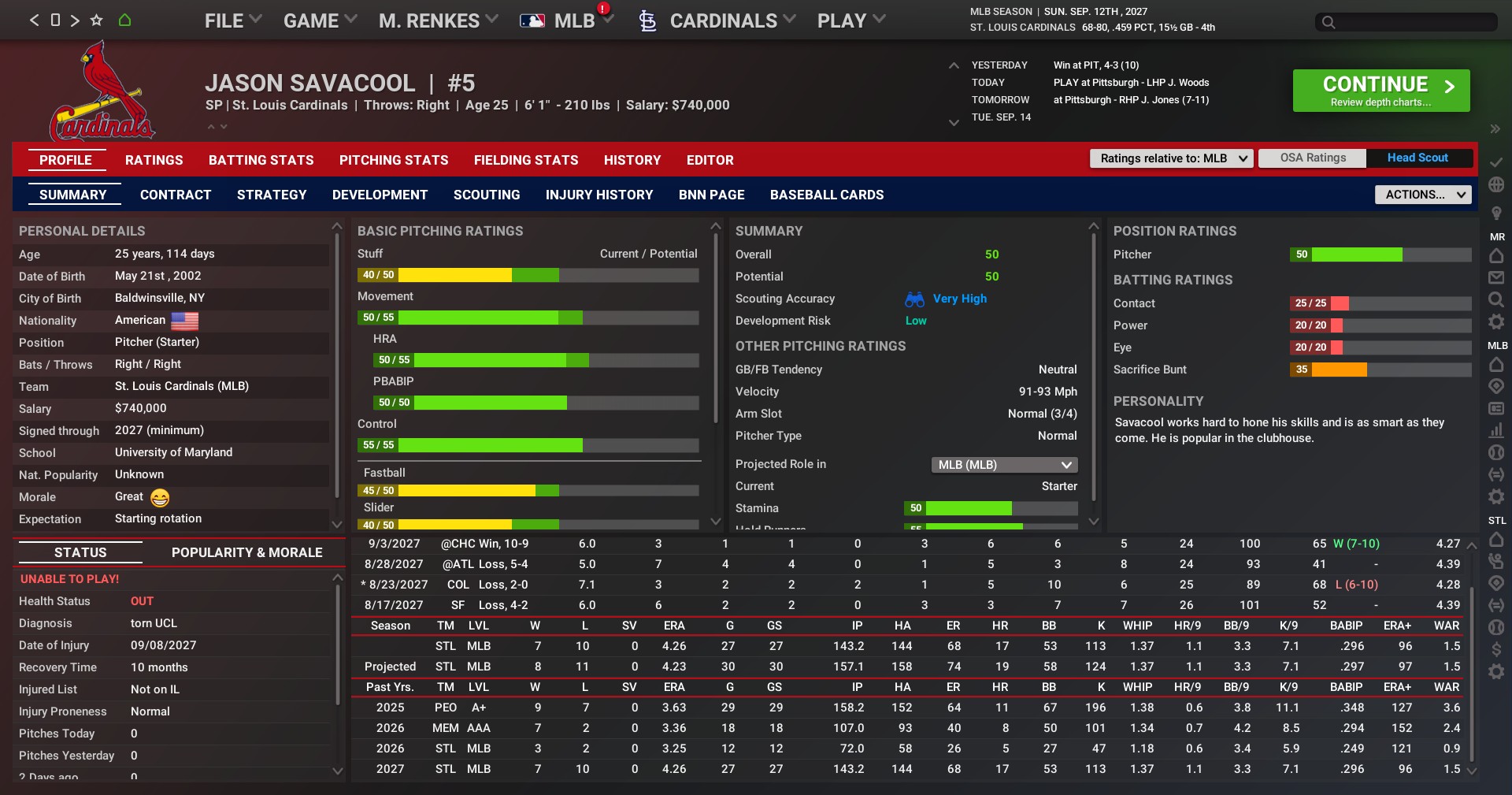Viewport: 1512px width, 795px height.
Task: Click the search box in top bar
Action: click(1406, 22)
